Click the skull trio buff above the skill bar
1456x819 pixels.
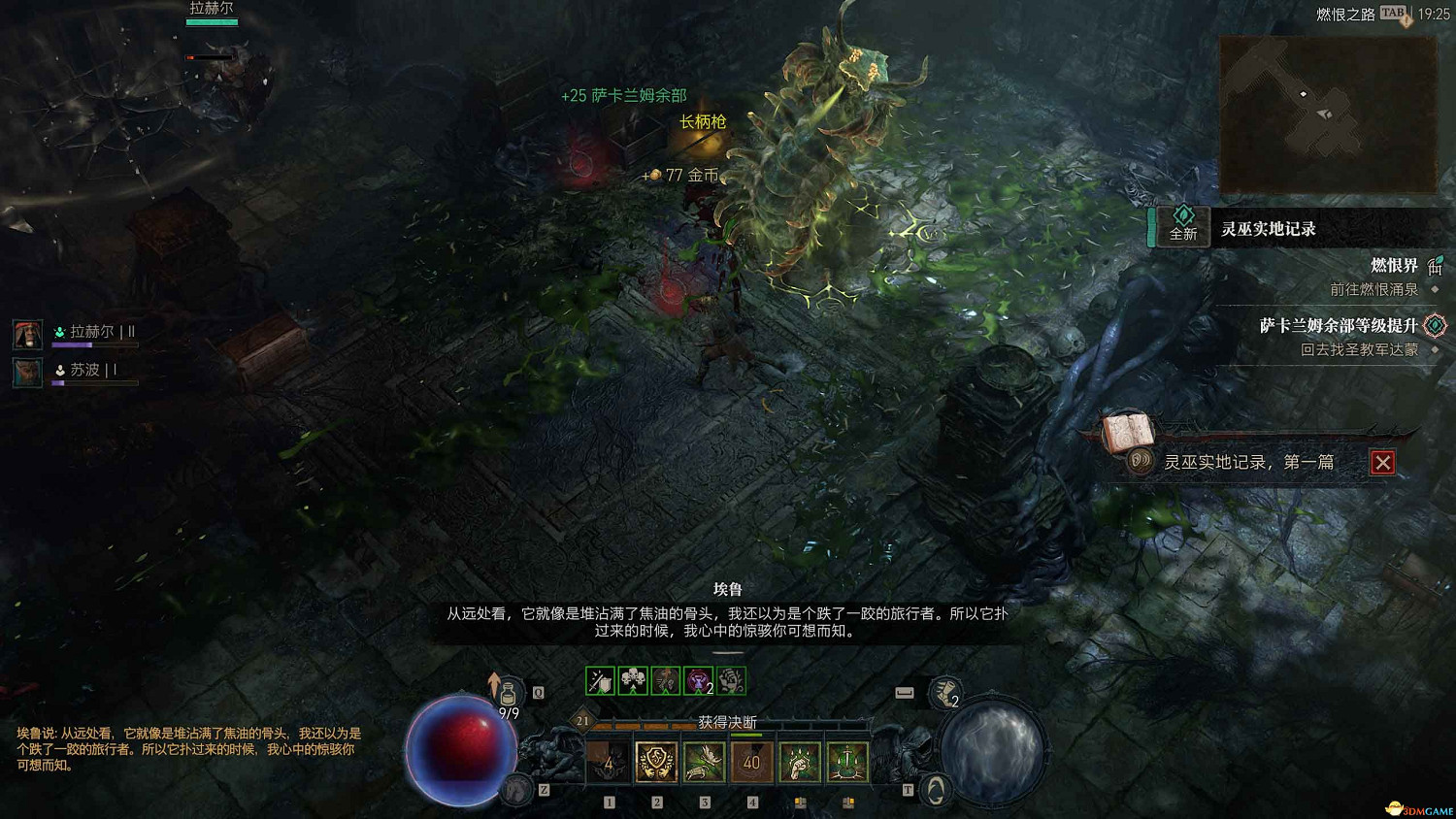[x=633, y=679]
